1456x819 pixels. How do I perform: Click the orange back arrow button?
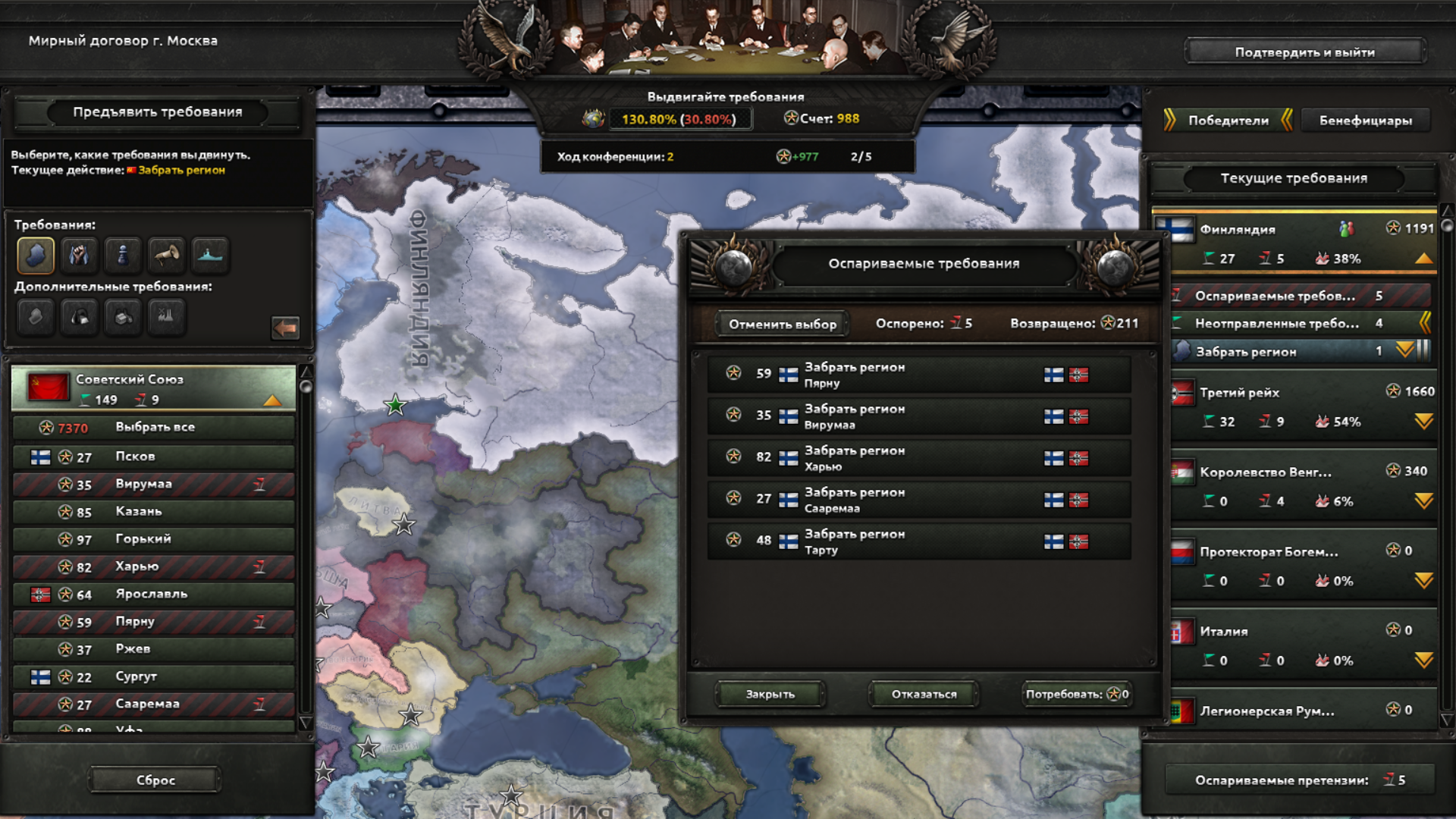(285, 328)
